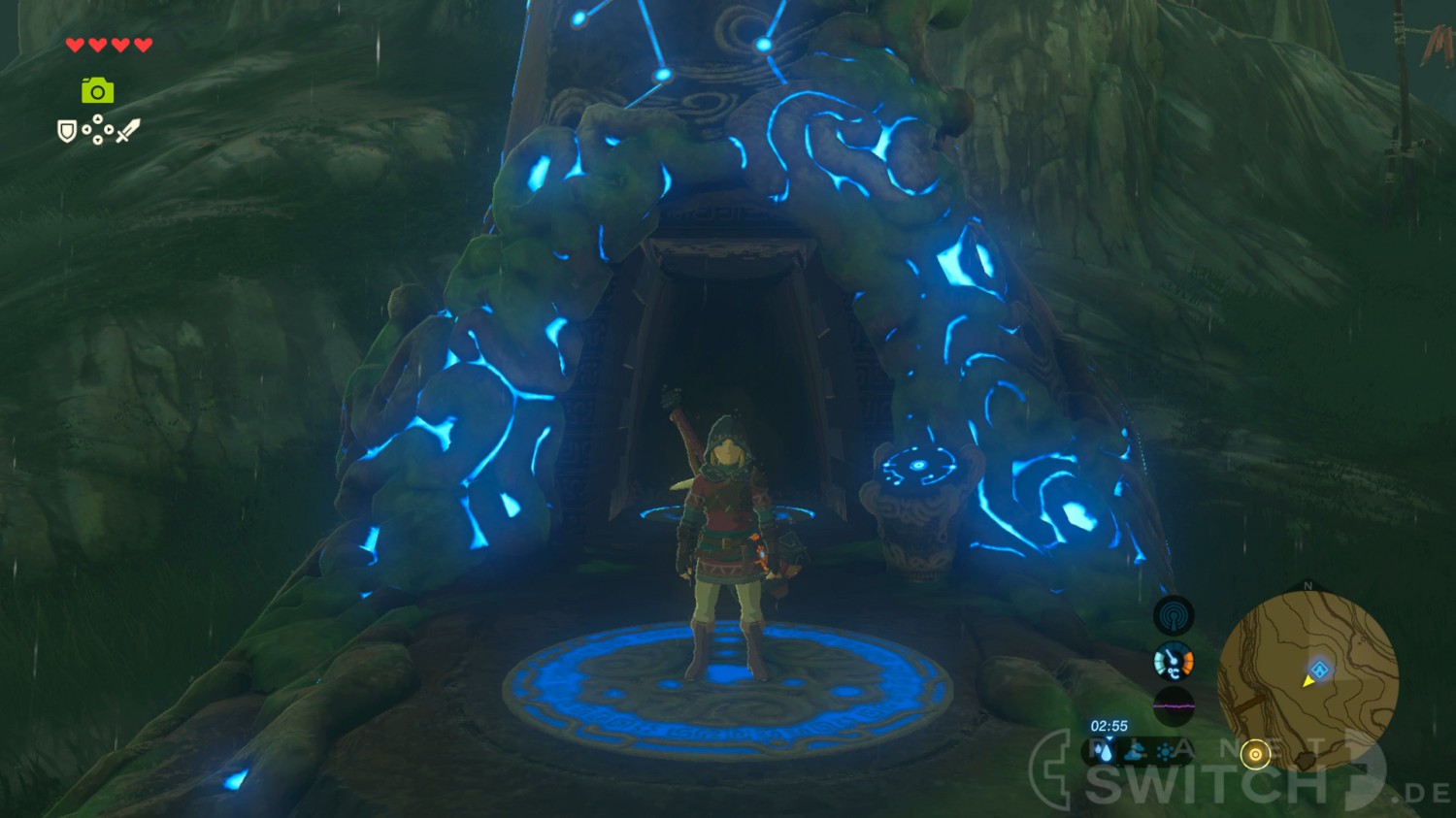Select the green camera rune icon
Image resolution: width=1456 pixels, height=818 pixels.
97,91
